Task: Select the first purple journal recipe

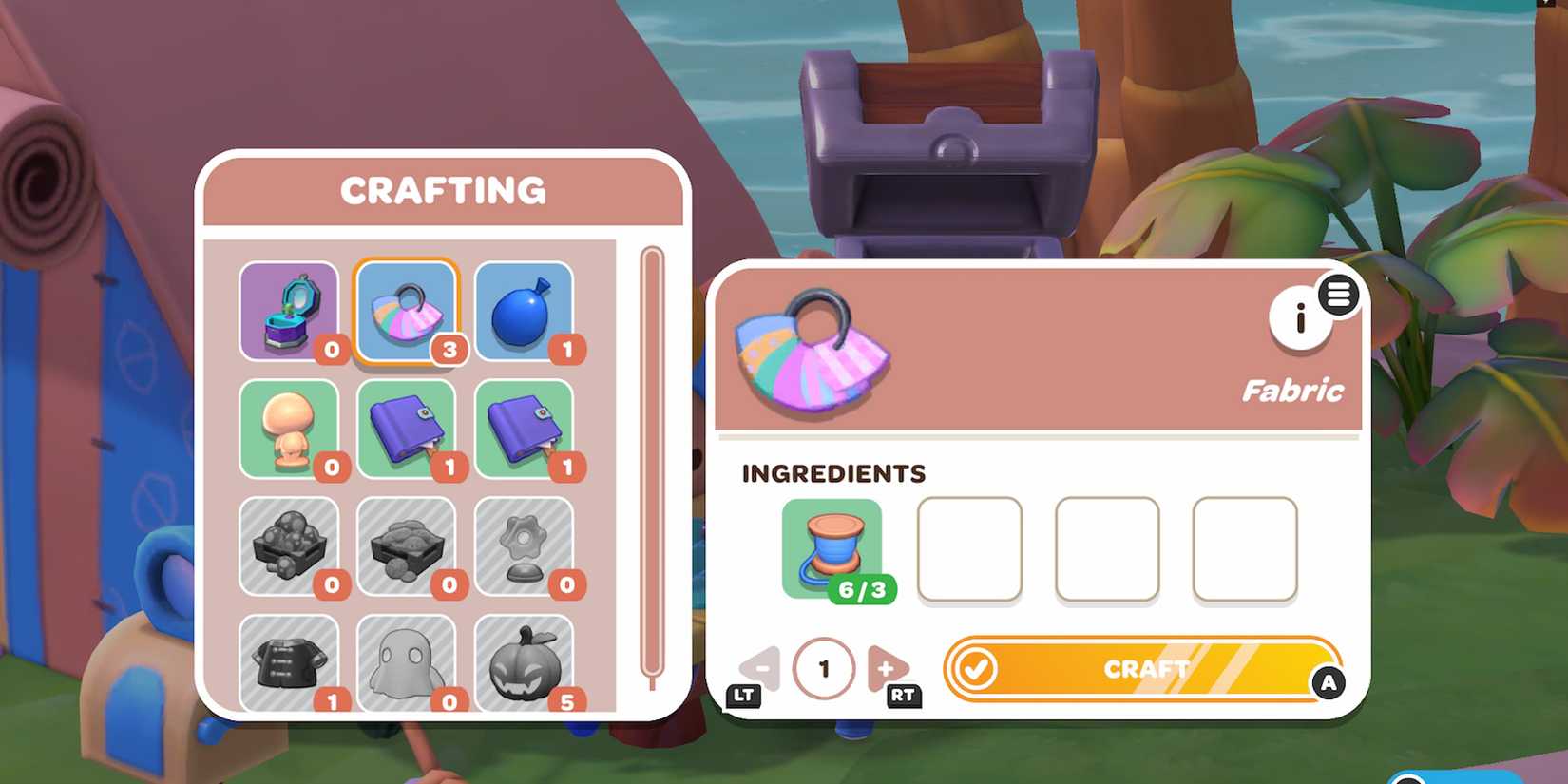Action: point(408,428)
